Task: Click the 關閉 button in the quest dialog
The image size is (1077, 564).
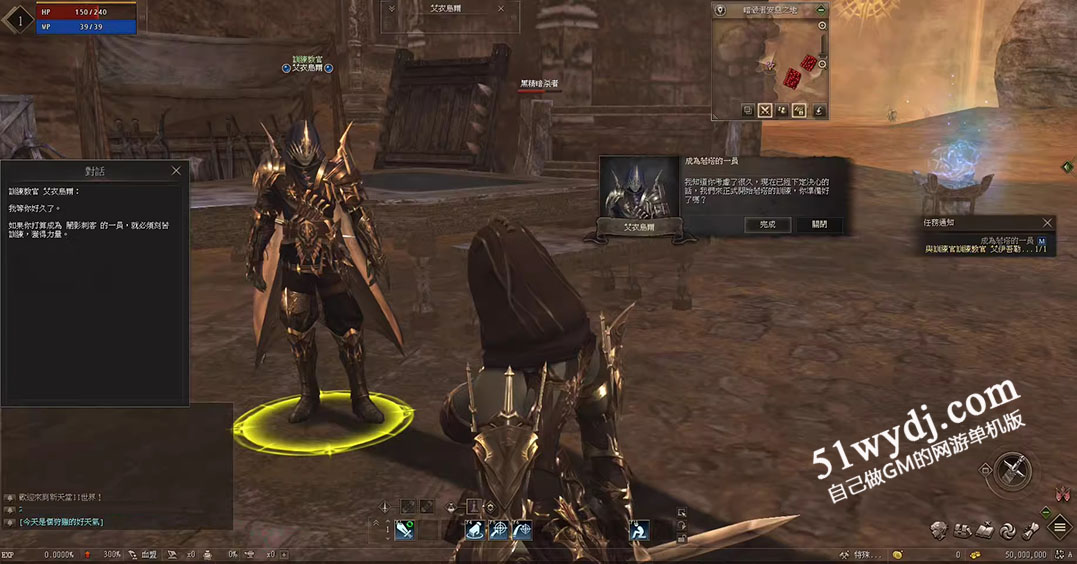Action: coord(819,225)
